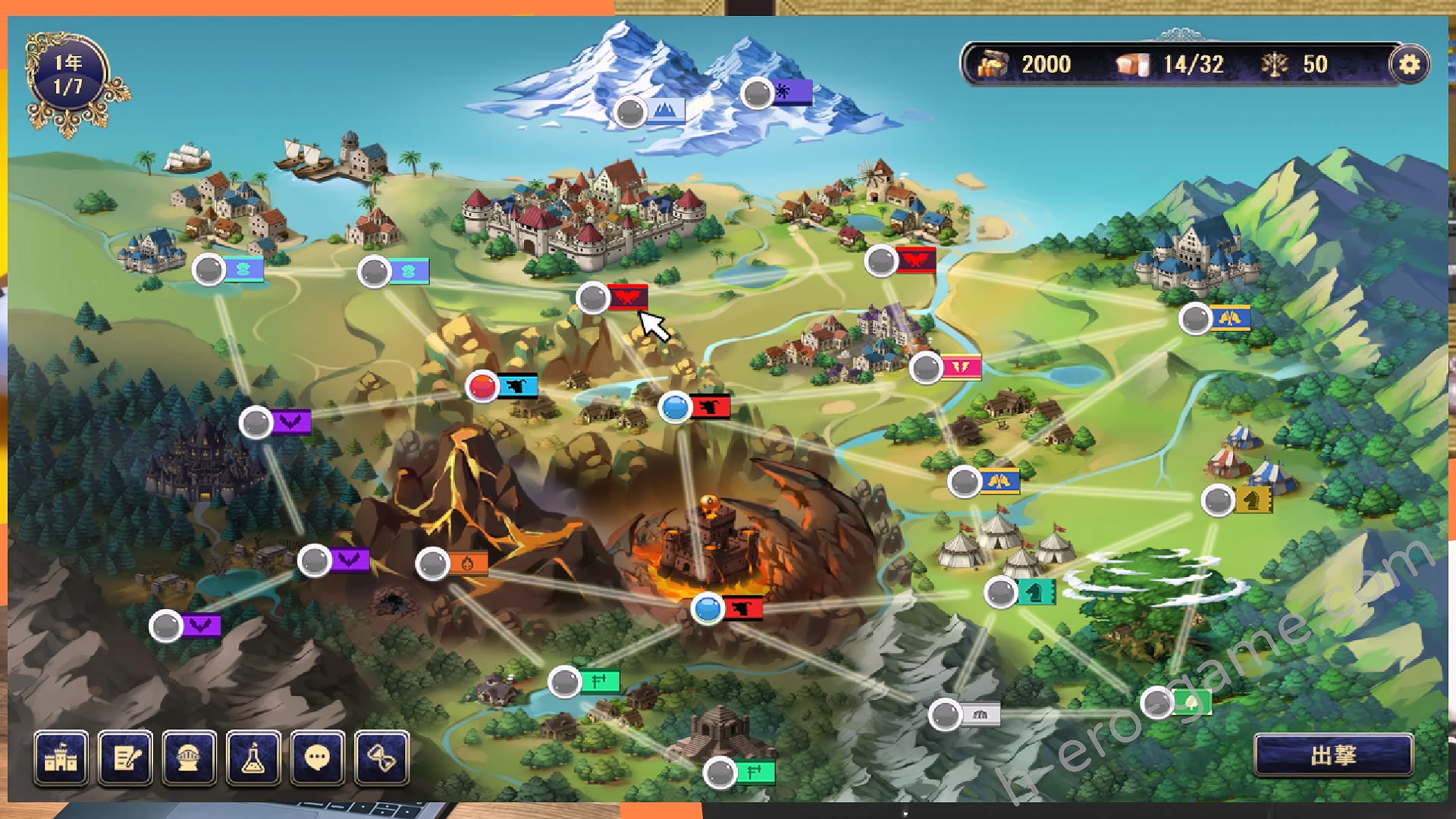Select the light green tree flag node
This screenshot has height=819, width=1456.
[x=1158, y=704]
